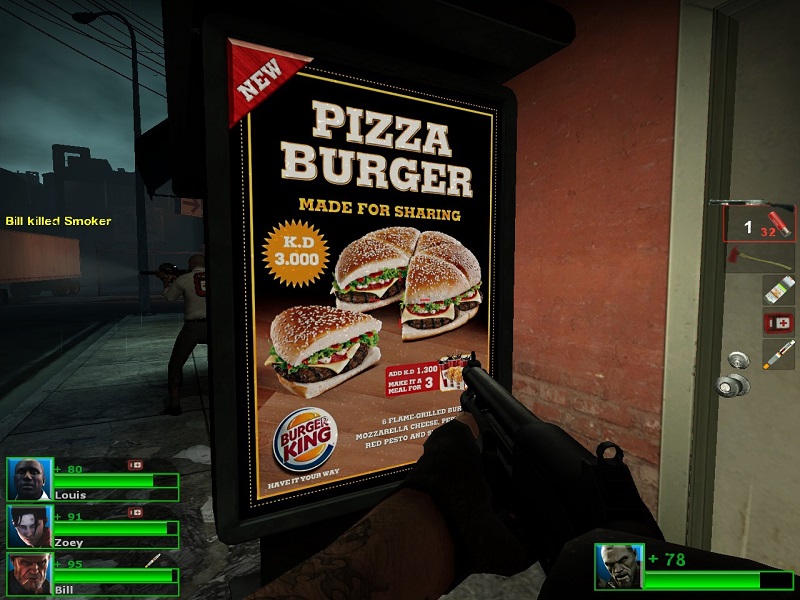This screenshot has width=800, height=600.
Task: Select the pipe bomb slot
Action: (778, 354)
